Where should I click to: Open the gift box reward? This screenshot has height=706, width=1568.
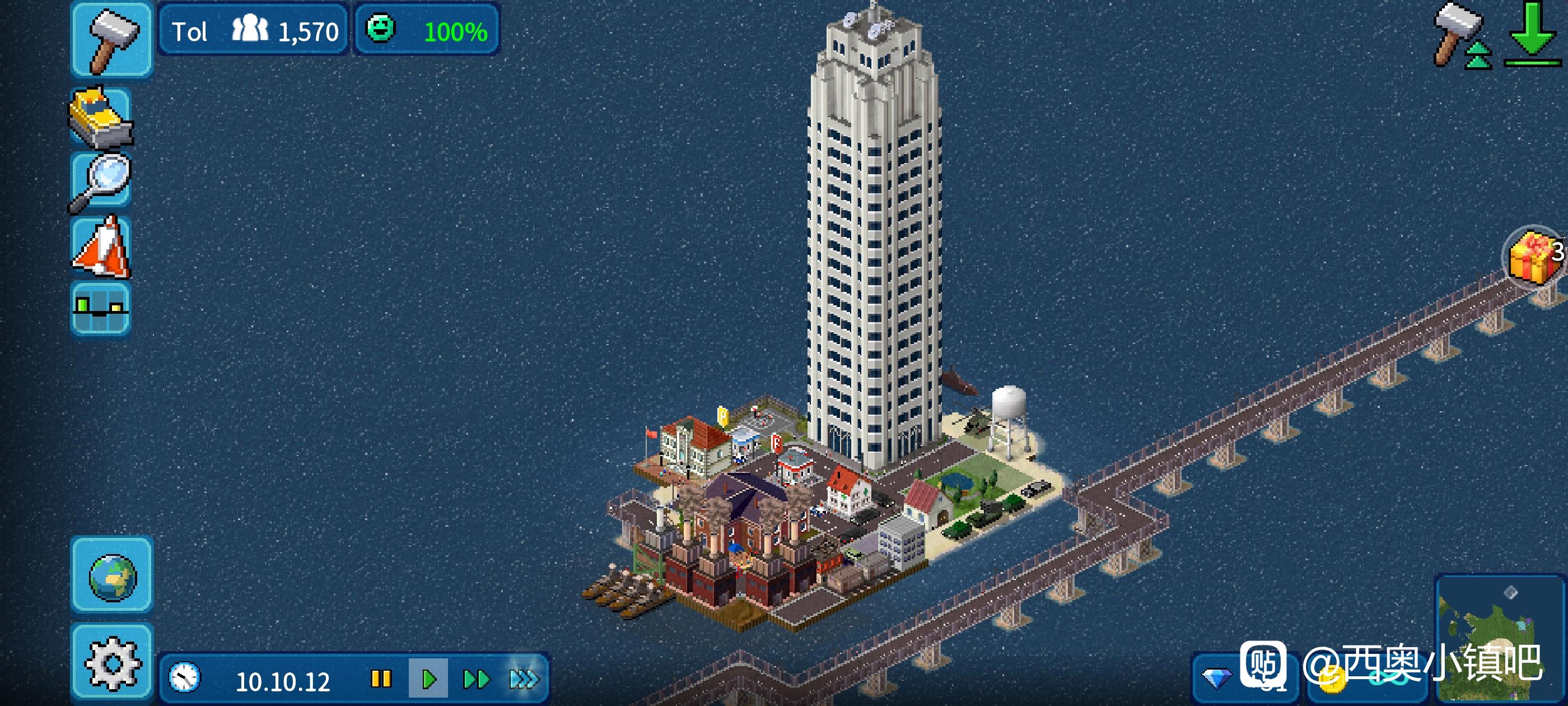point(1534,256)
